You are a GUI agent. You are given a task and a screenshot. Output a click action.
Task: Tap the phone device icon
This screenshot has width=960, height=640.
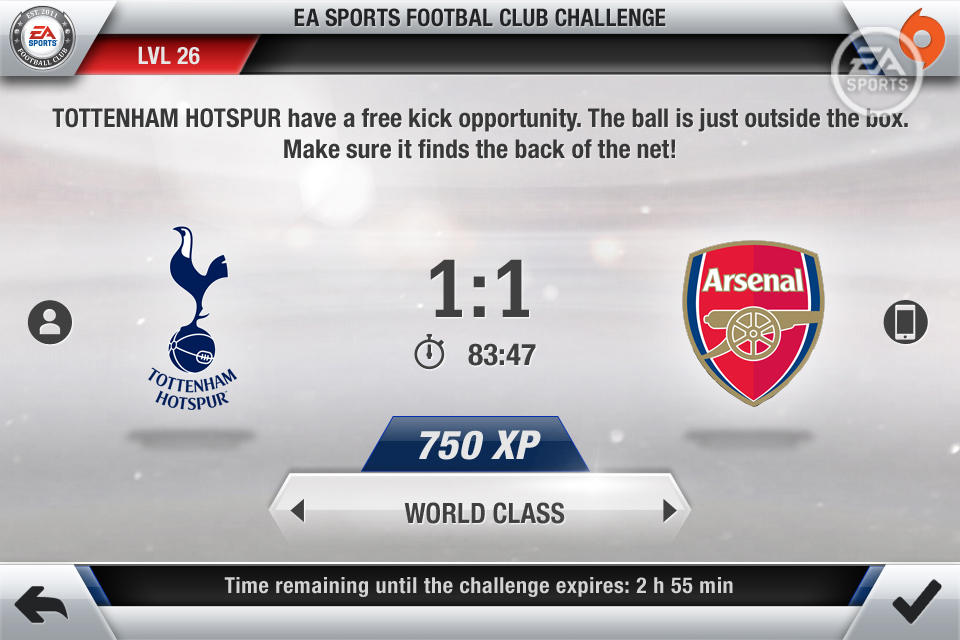tap(906, 322)
